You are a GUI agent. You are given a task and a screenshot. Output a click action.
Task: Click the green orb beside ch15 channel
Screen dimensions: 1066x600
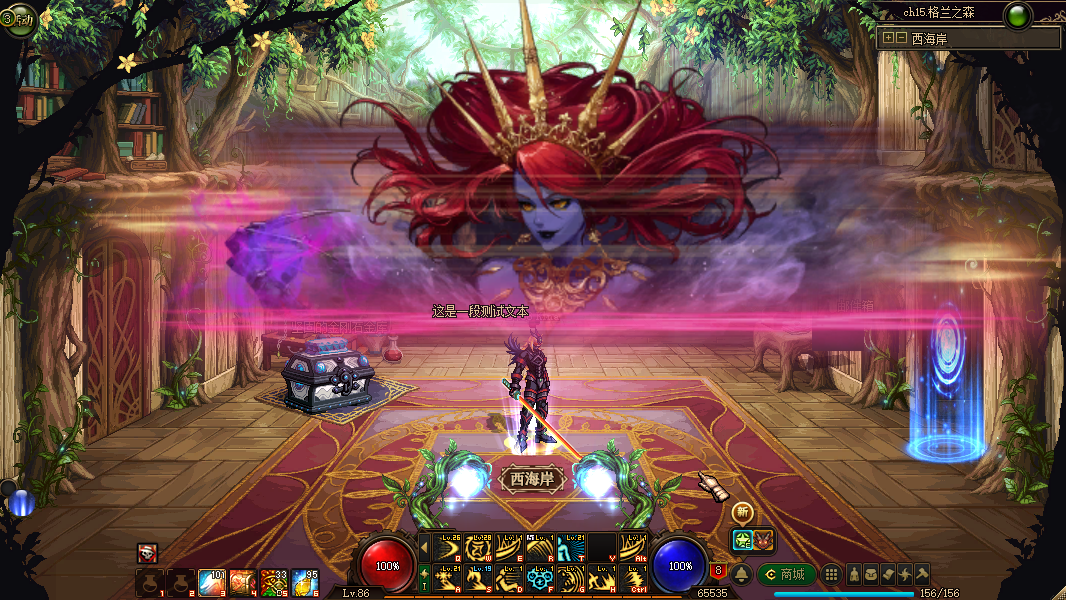pos(1018,16)
